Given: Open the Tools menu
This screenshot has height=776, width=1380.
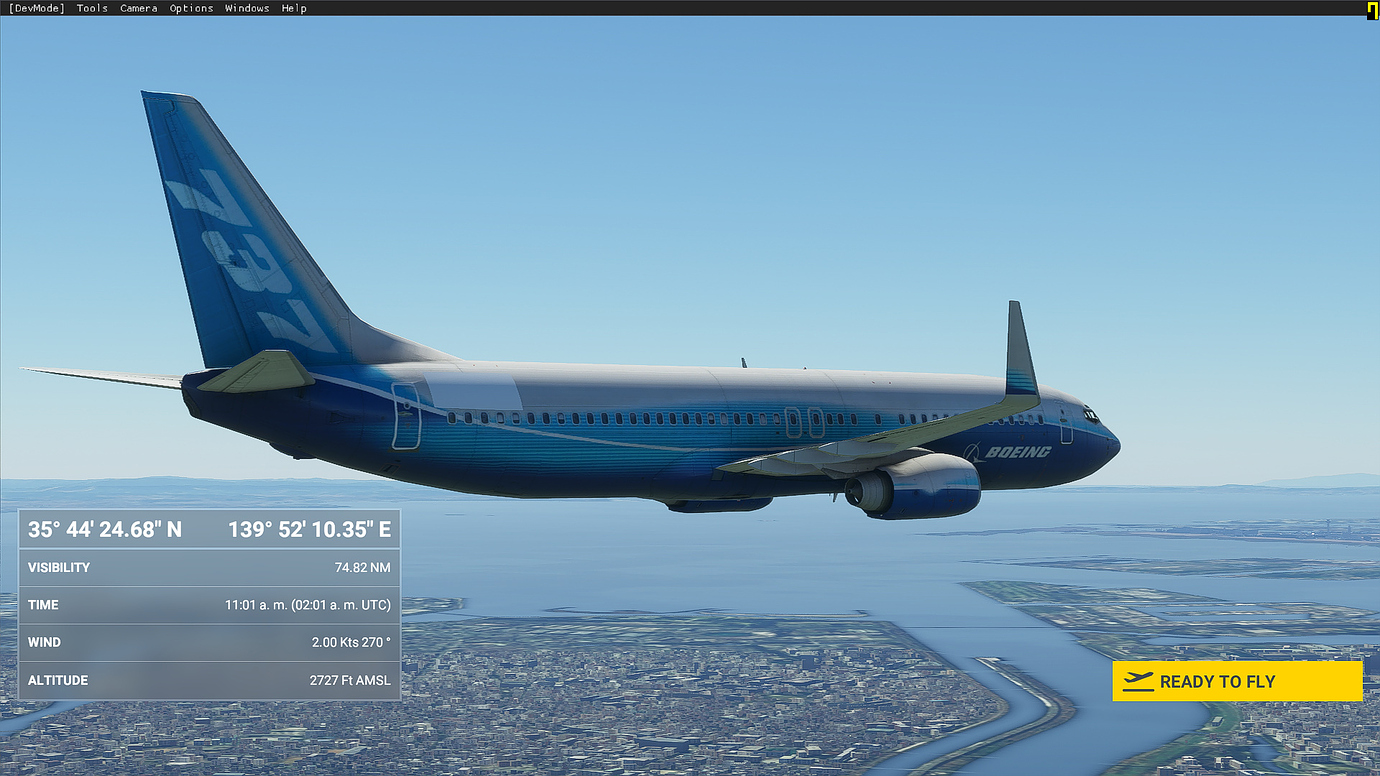Looking at the screenshot, I should [x=92, y=8].
